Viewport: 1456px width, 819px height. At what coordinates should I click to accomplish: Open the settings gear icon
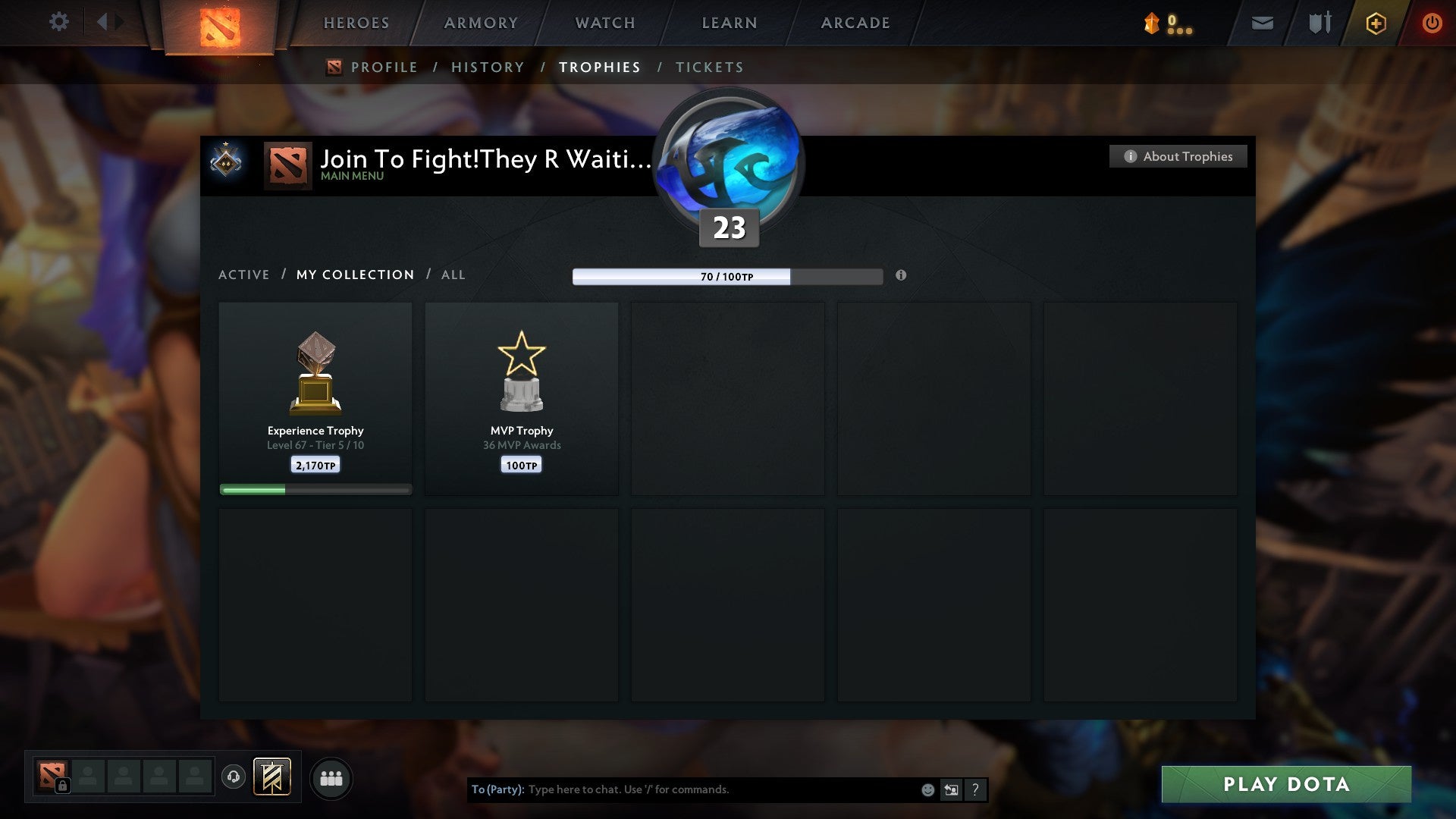tap(59, 21)
